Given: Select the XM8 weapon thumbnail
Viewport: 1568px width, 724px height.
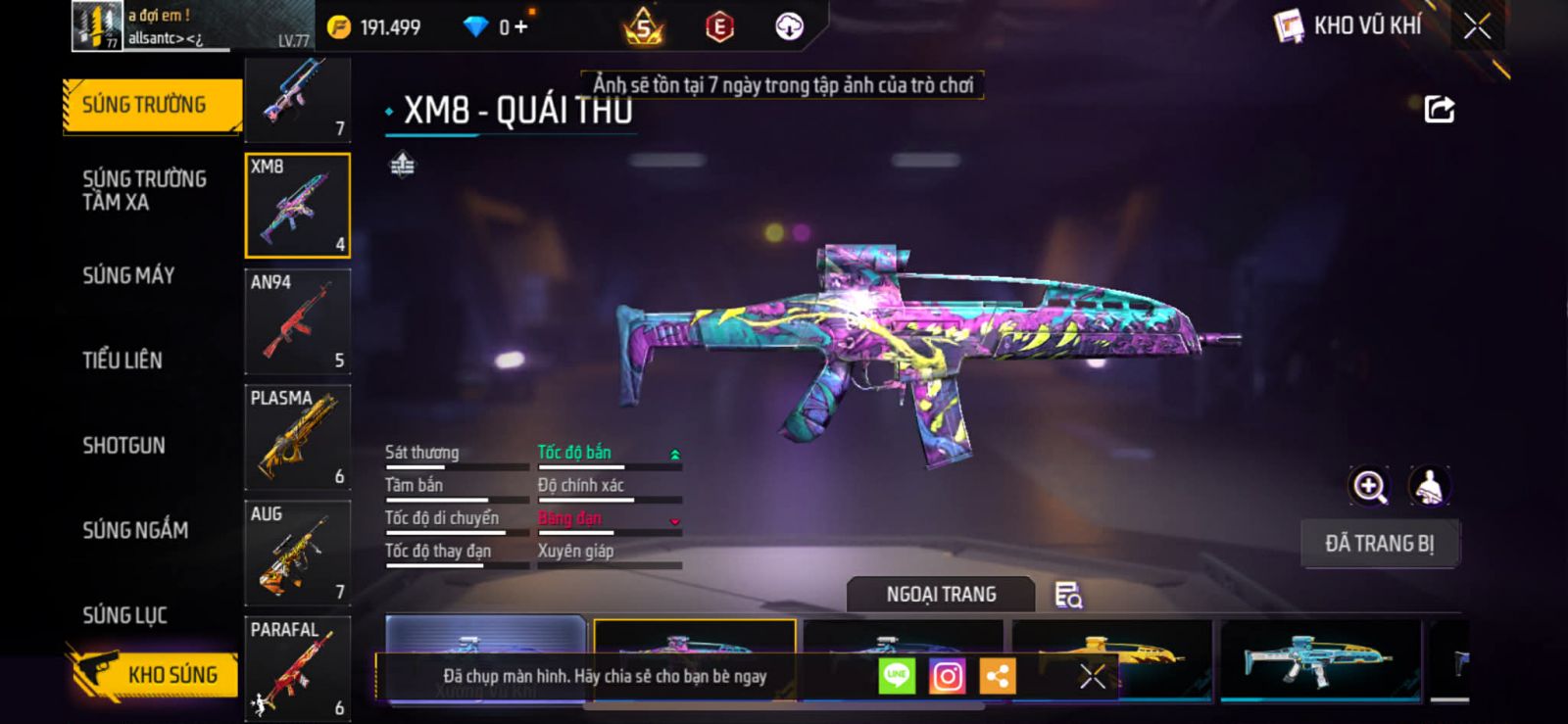Looking at the screenshot, I should point(297,206).
